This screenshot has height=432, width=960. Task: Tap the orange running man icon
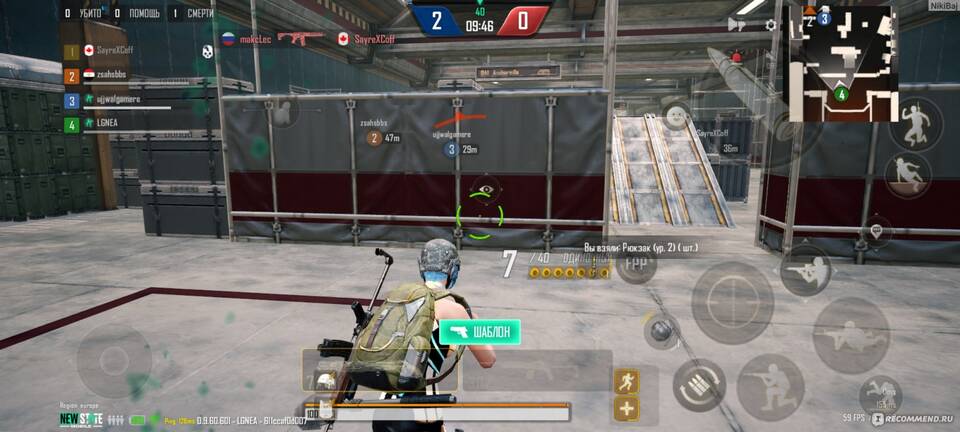[x=628, y=381]
